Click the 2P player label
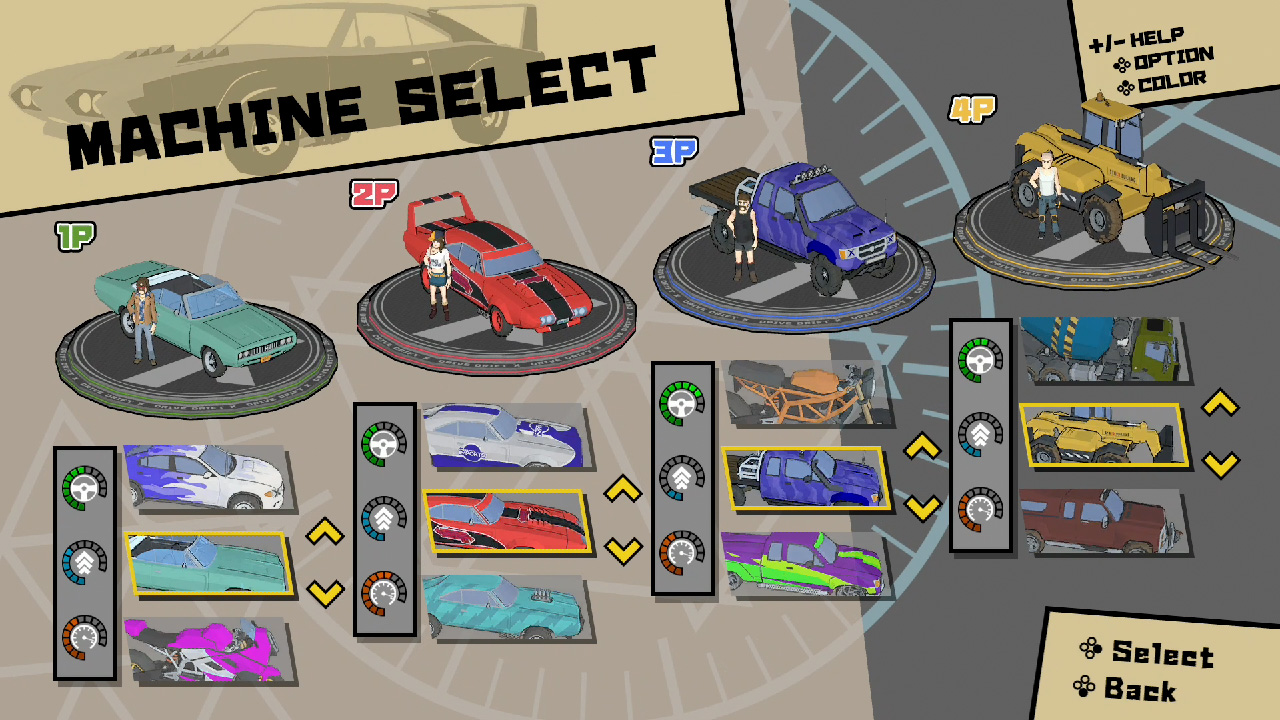This screenshot has width=1280, height=720. click(x=373, y=192)
